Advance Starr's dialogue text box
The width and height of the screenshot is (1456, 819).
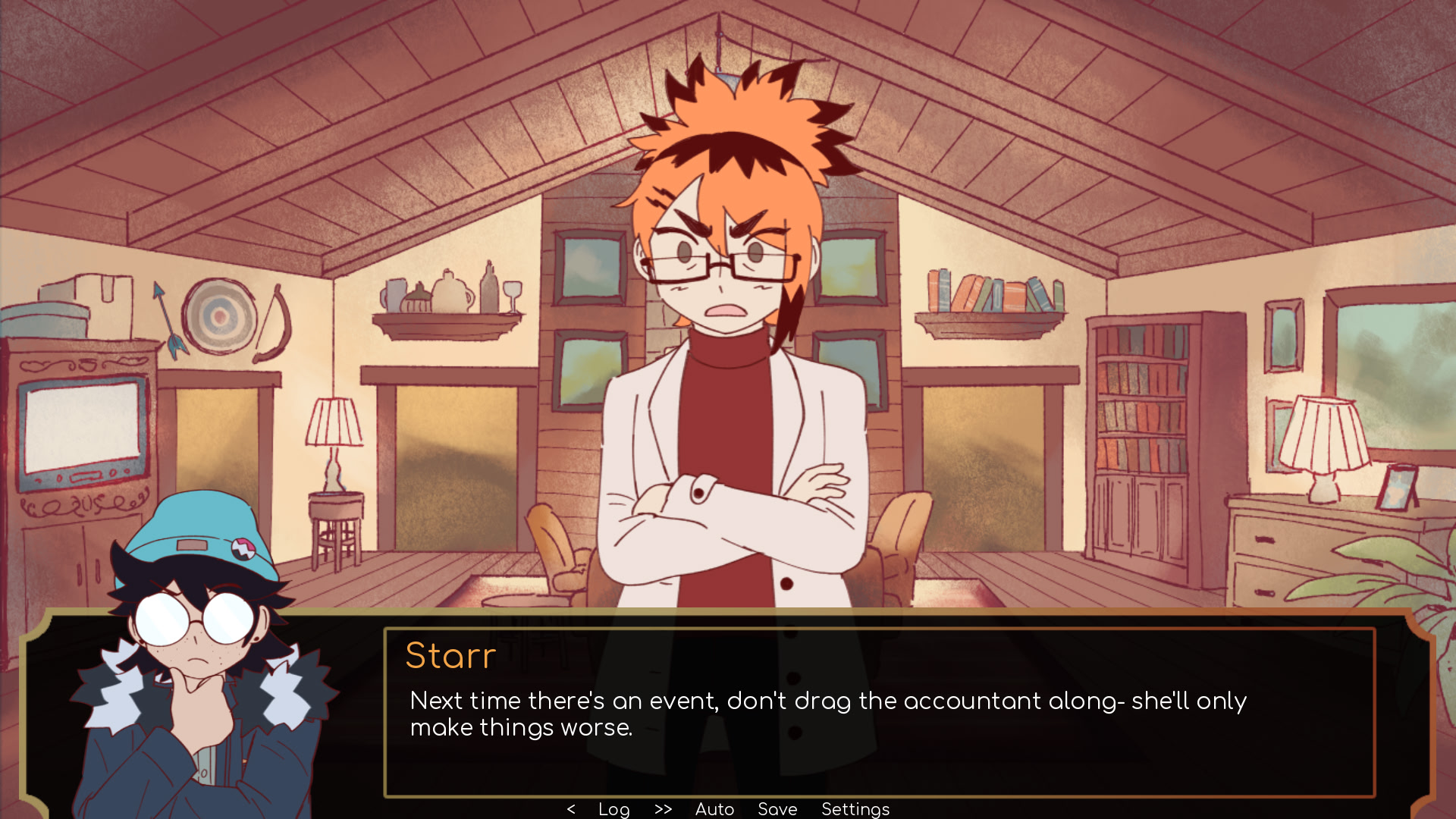880,713
